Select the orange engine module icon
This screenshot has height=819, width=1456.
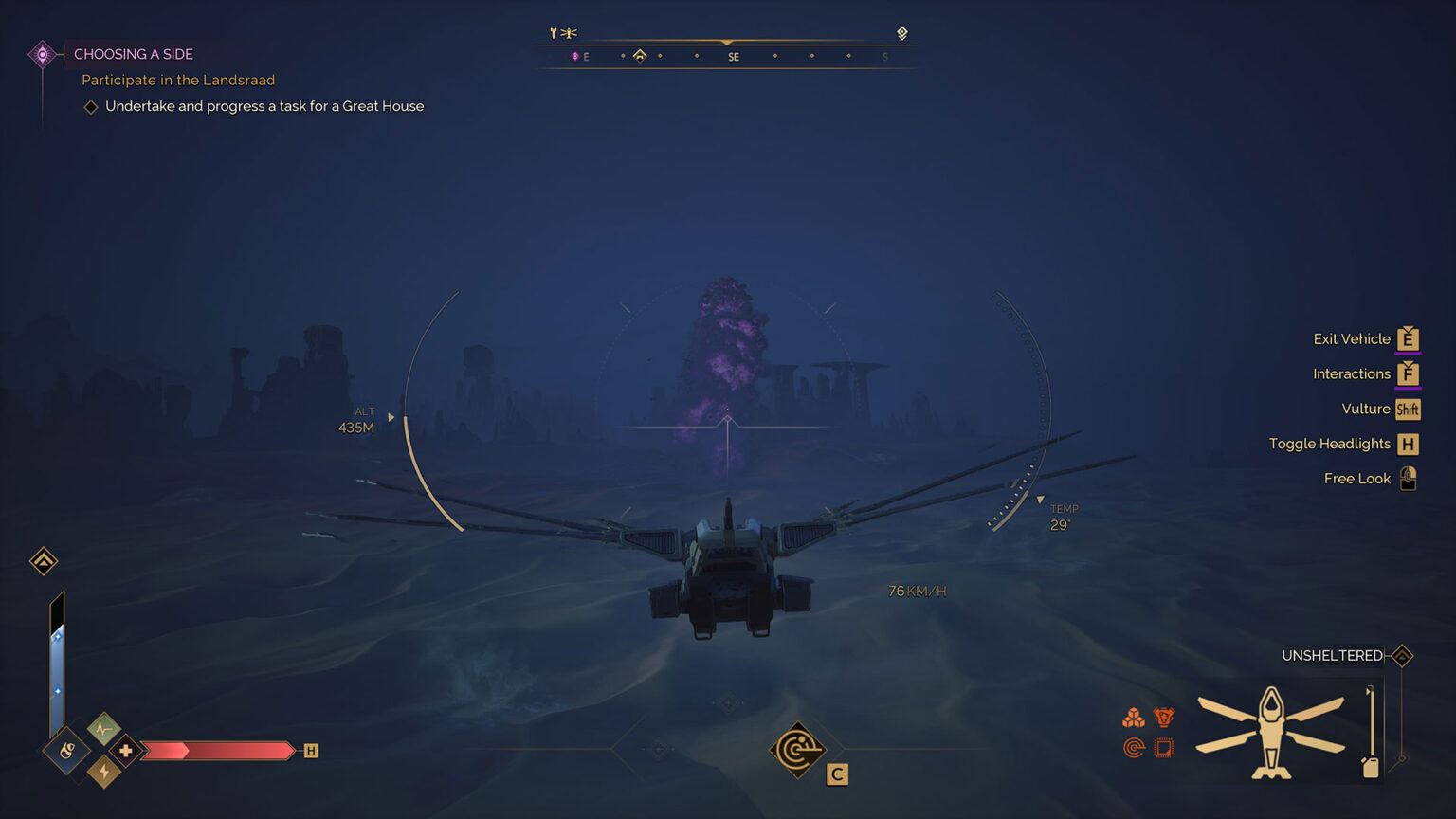1164,718
